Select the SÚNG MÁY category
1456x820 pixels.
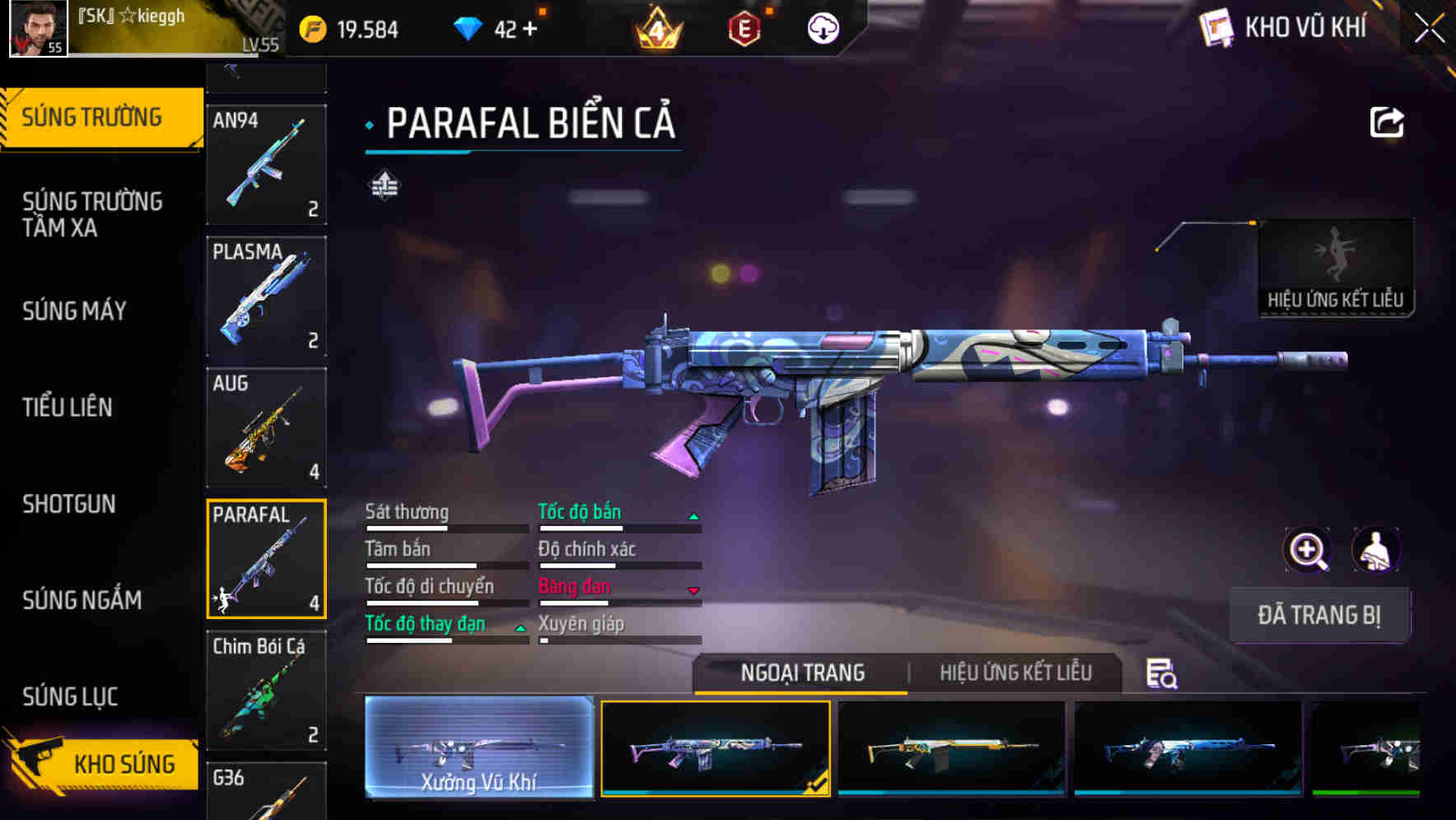(74, 311)
